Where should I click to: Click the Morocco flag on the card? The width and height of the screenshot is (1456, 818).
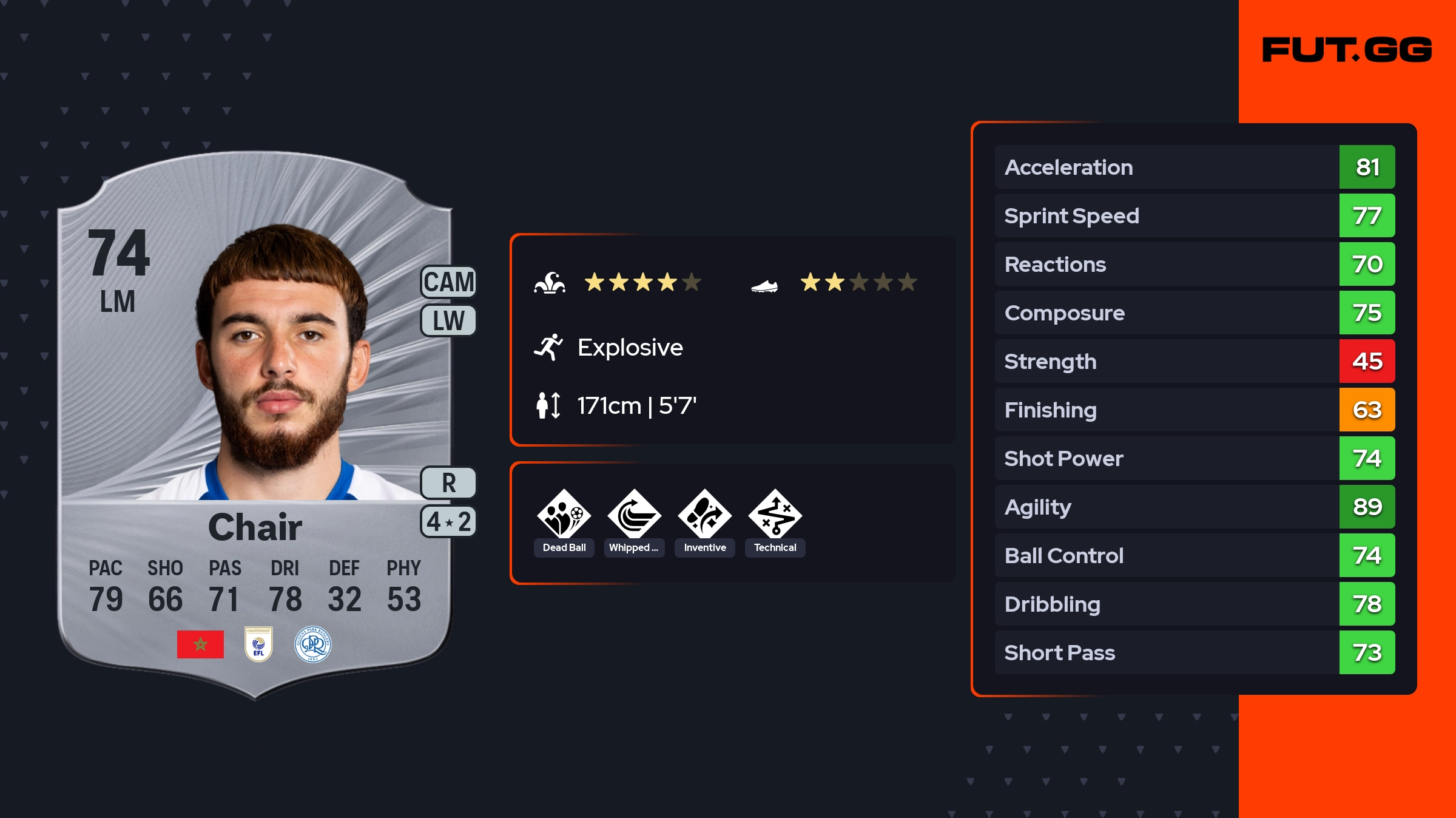[200, 644]
